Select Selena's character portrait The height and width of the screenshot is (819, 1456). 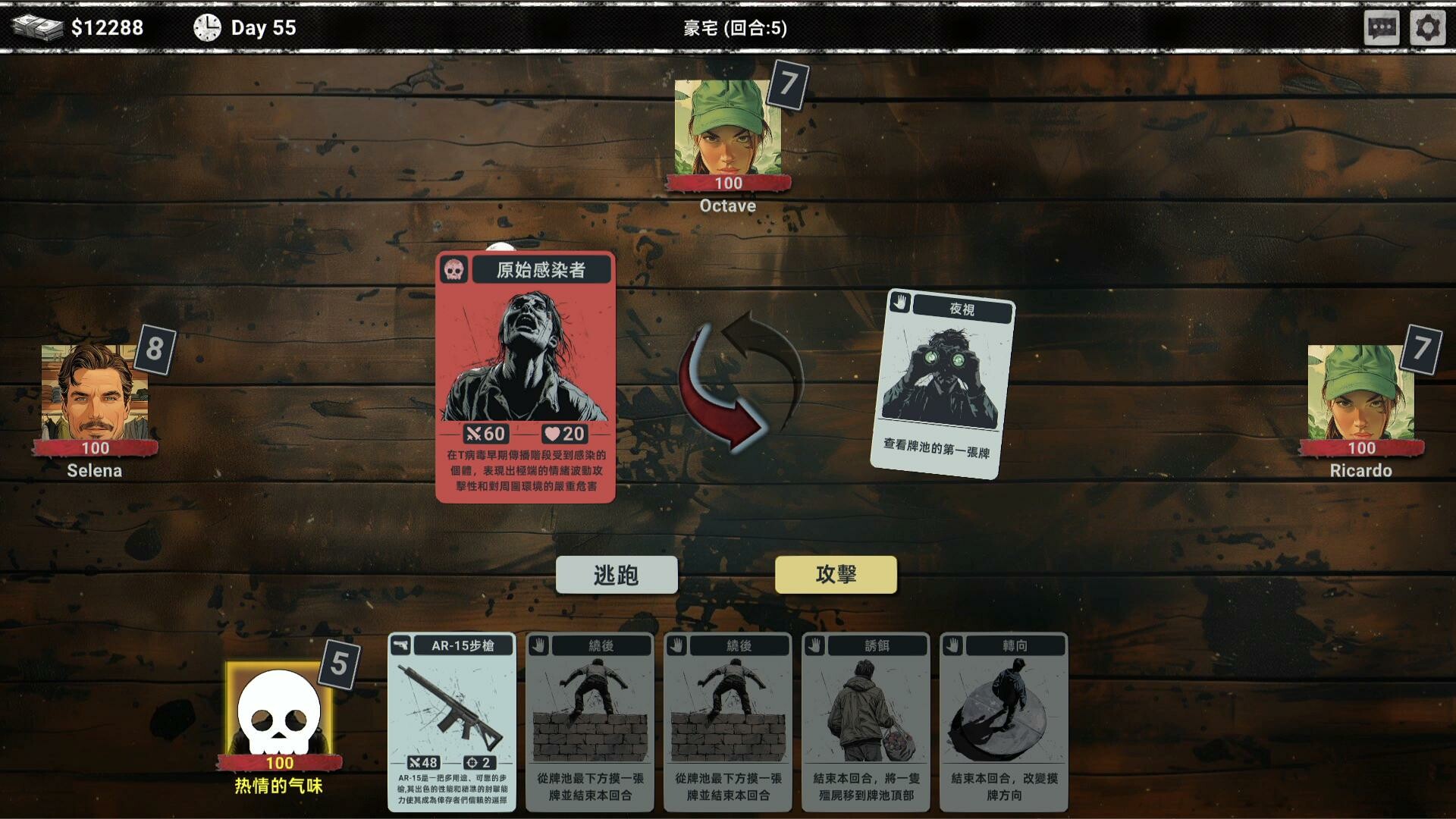point(97,391)
